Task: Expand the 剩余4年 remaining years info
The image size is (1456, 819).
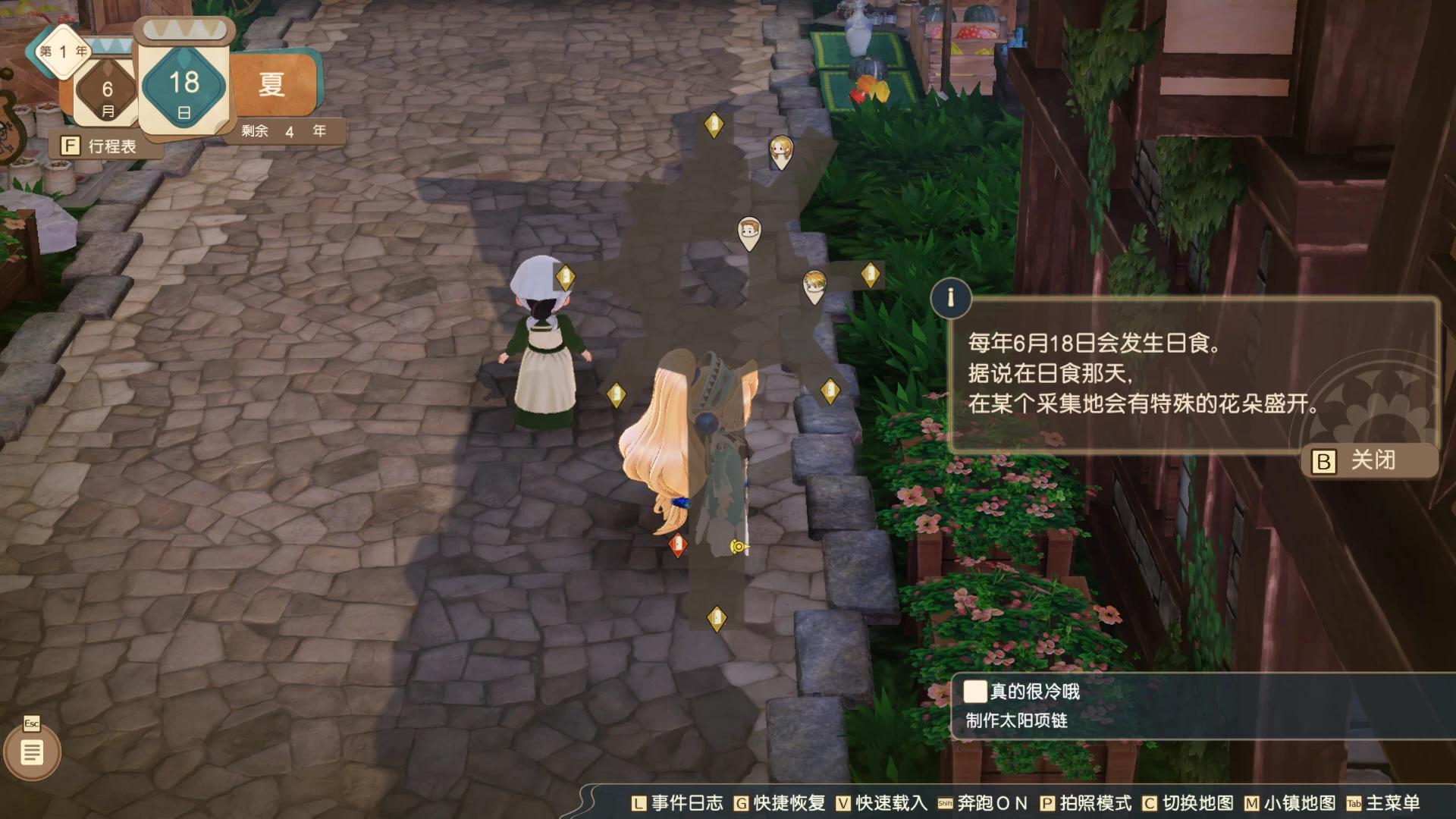Action: coord(284,130)
